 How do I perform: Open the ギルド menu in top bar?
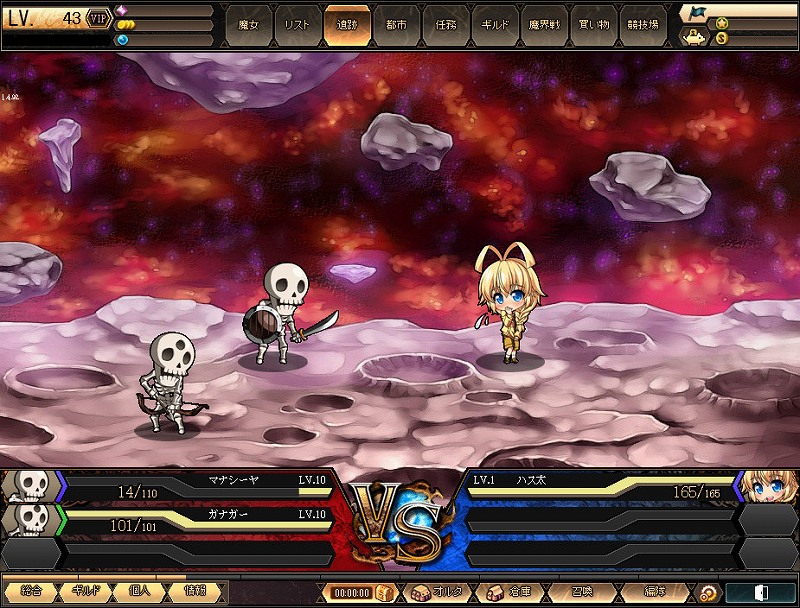pos(494,24)
